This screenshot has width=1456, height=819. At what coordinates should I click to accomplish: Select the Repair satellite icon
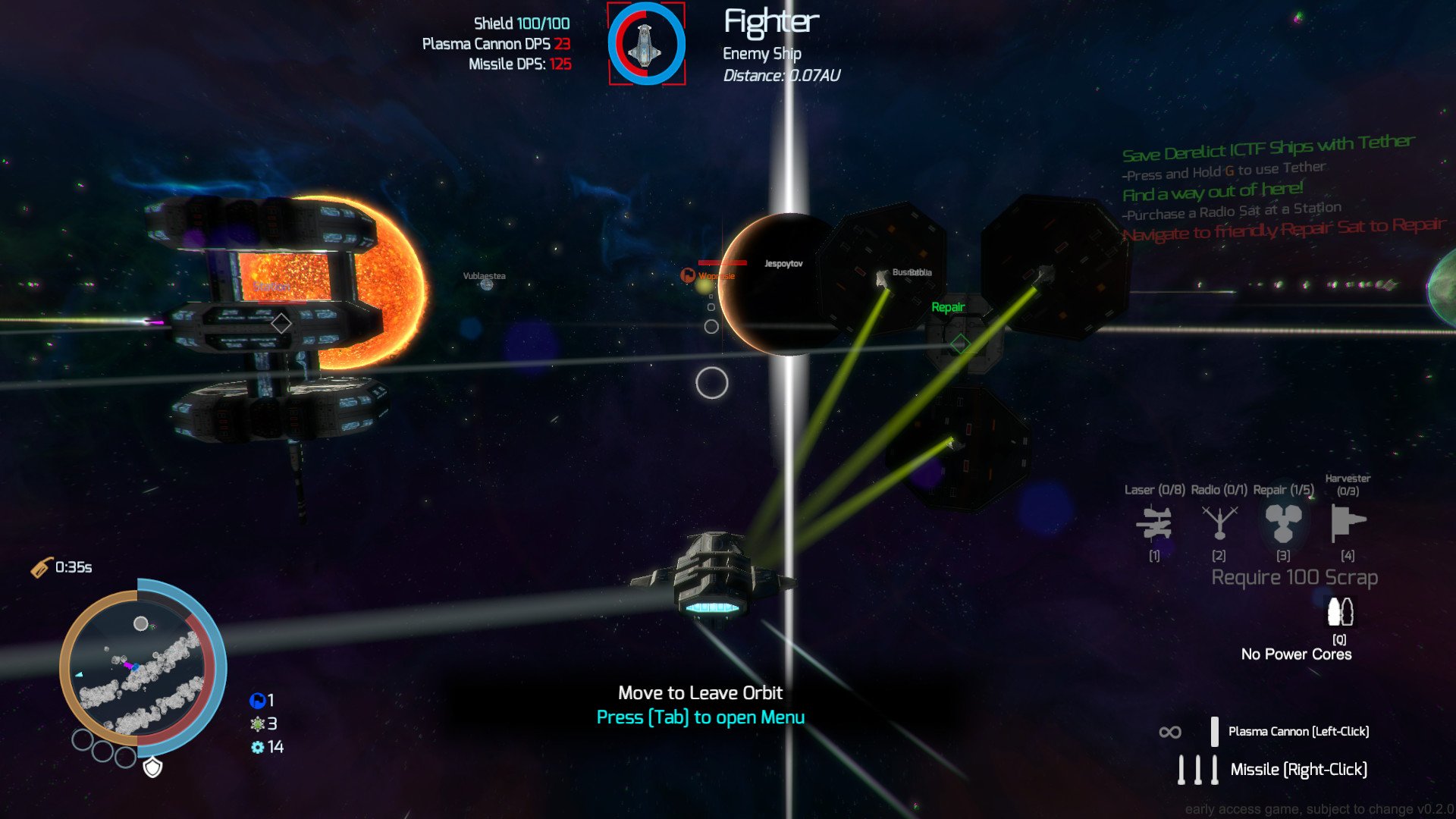click(1283, 523)
